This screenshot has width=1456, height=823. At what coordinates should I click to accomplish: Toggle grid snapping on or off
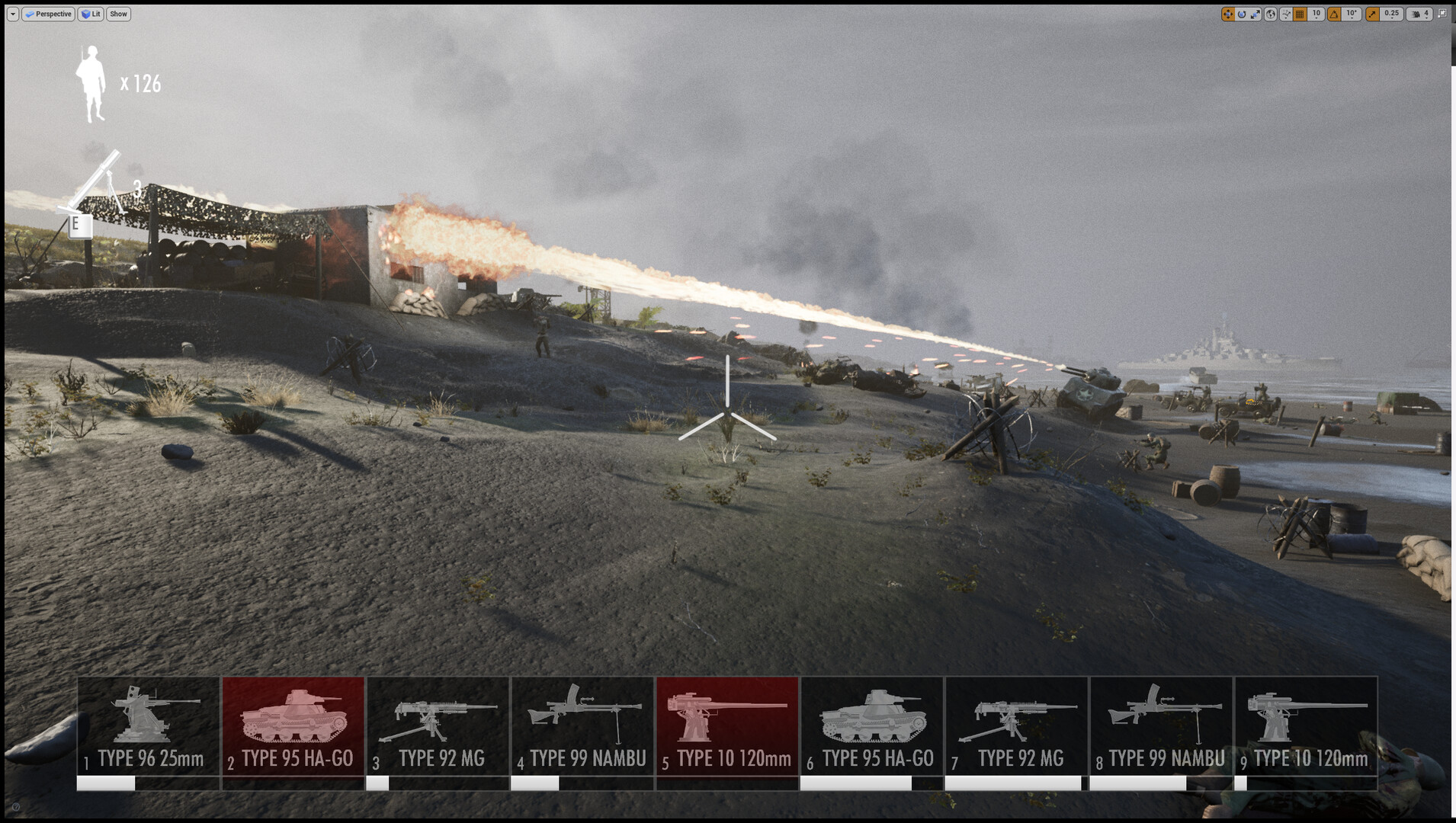click(1300, 14)
